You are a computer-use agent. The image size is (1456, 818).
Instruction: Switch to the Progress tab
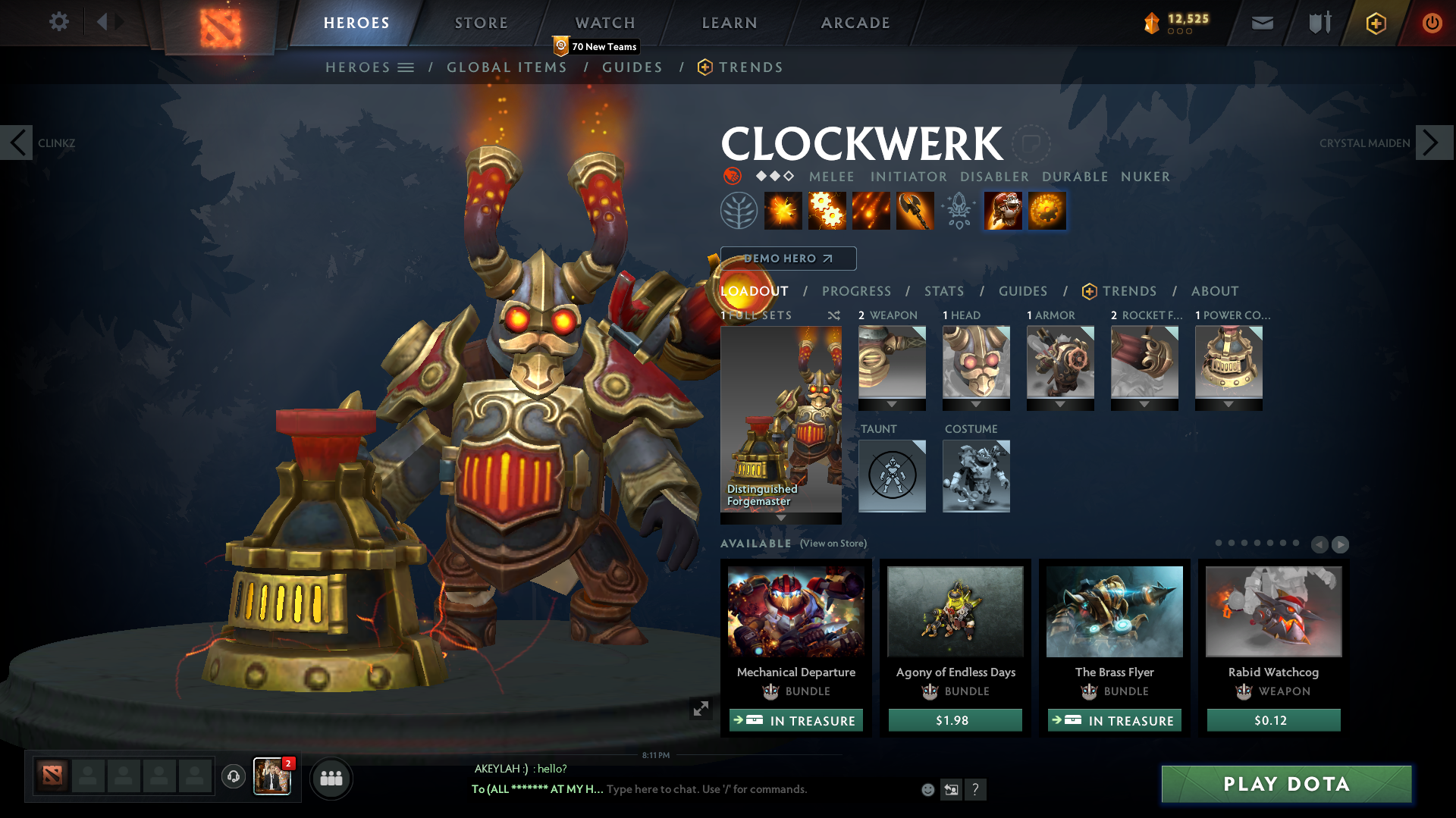tap(857, 291)
